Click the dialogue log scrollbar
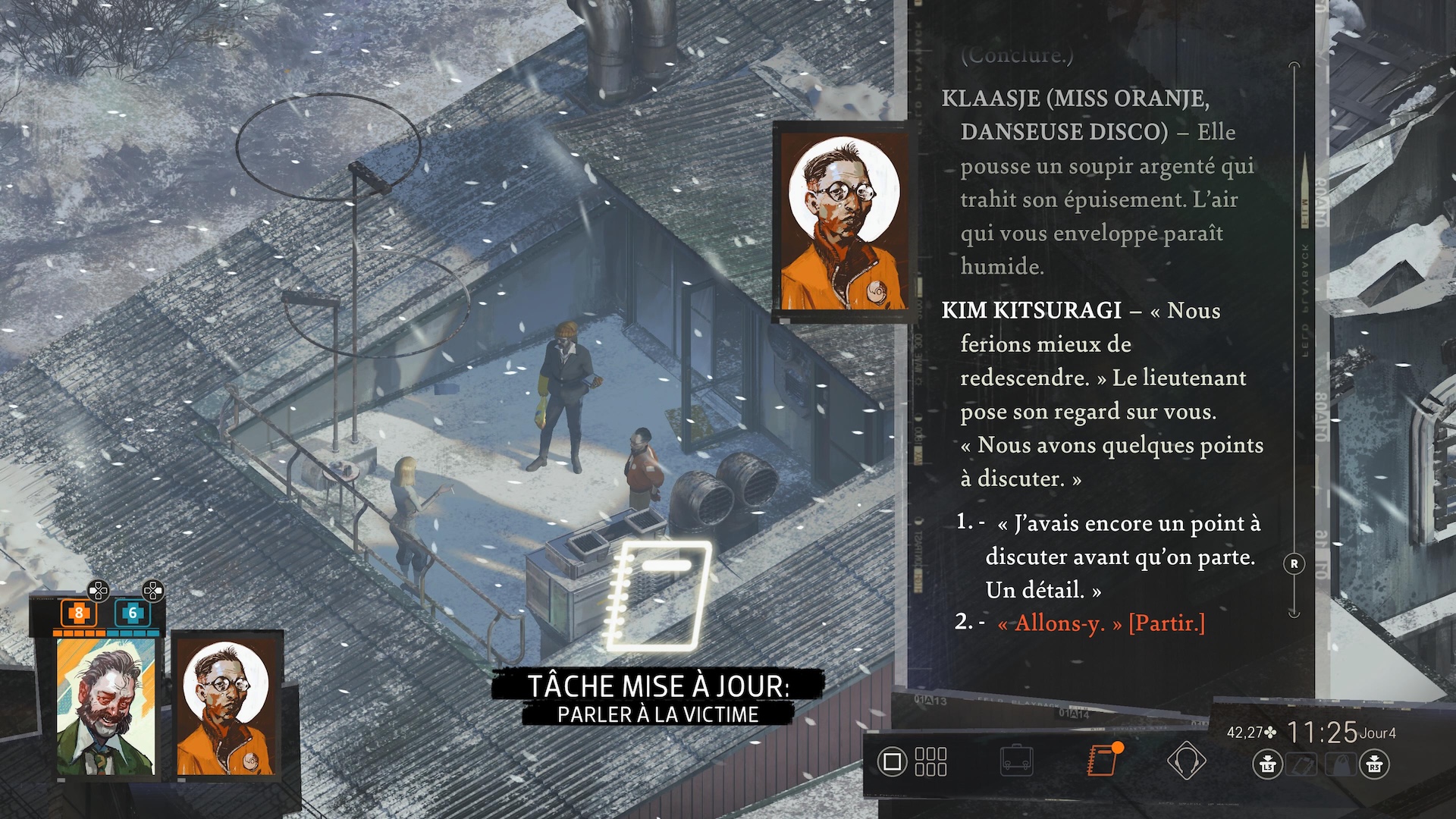 pyautogui.click(x=1294, y=341)
